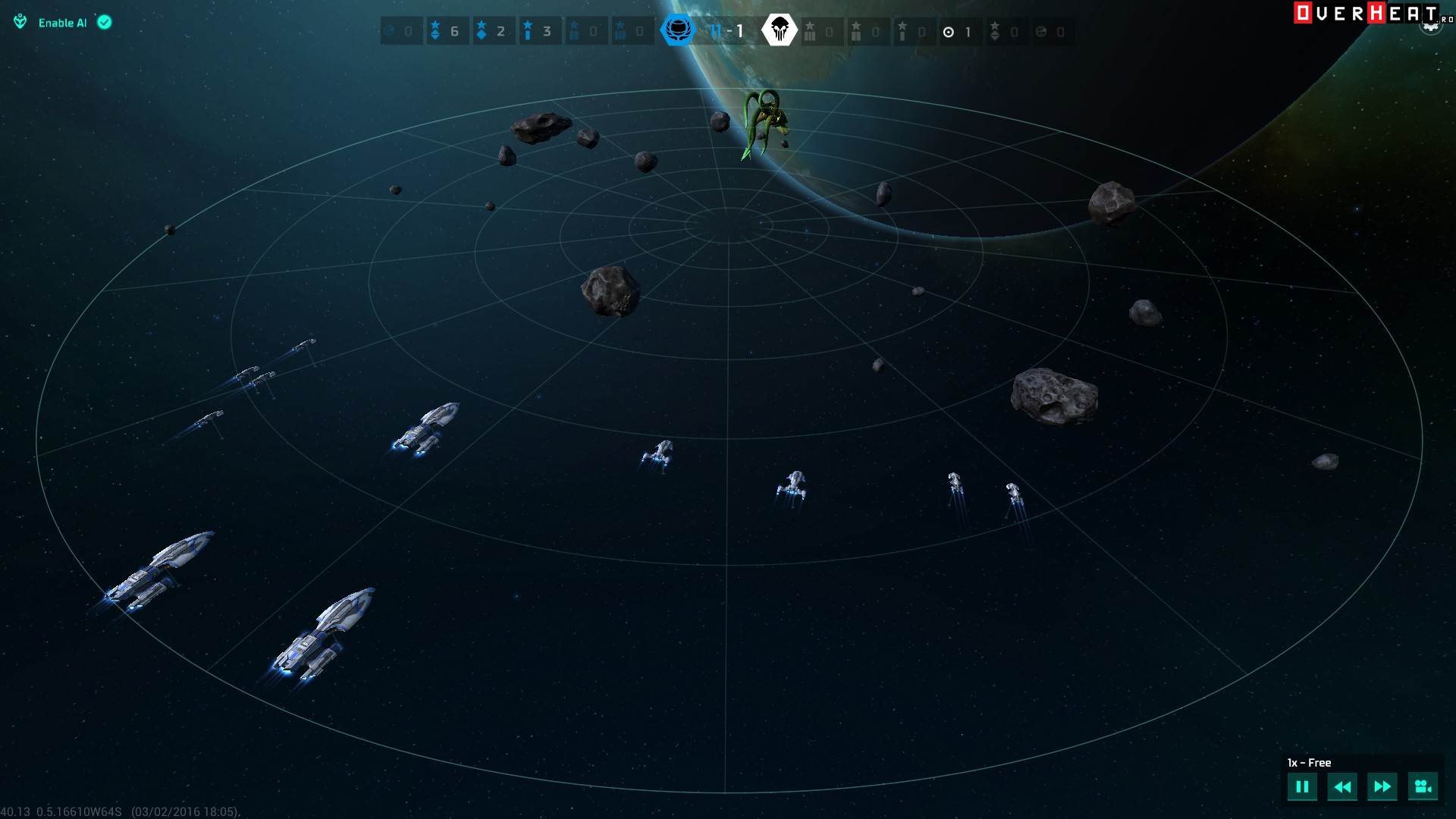Click the blue ship class counter showing 6

[x=446, y=31]
